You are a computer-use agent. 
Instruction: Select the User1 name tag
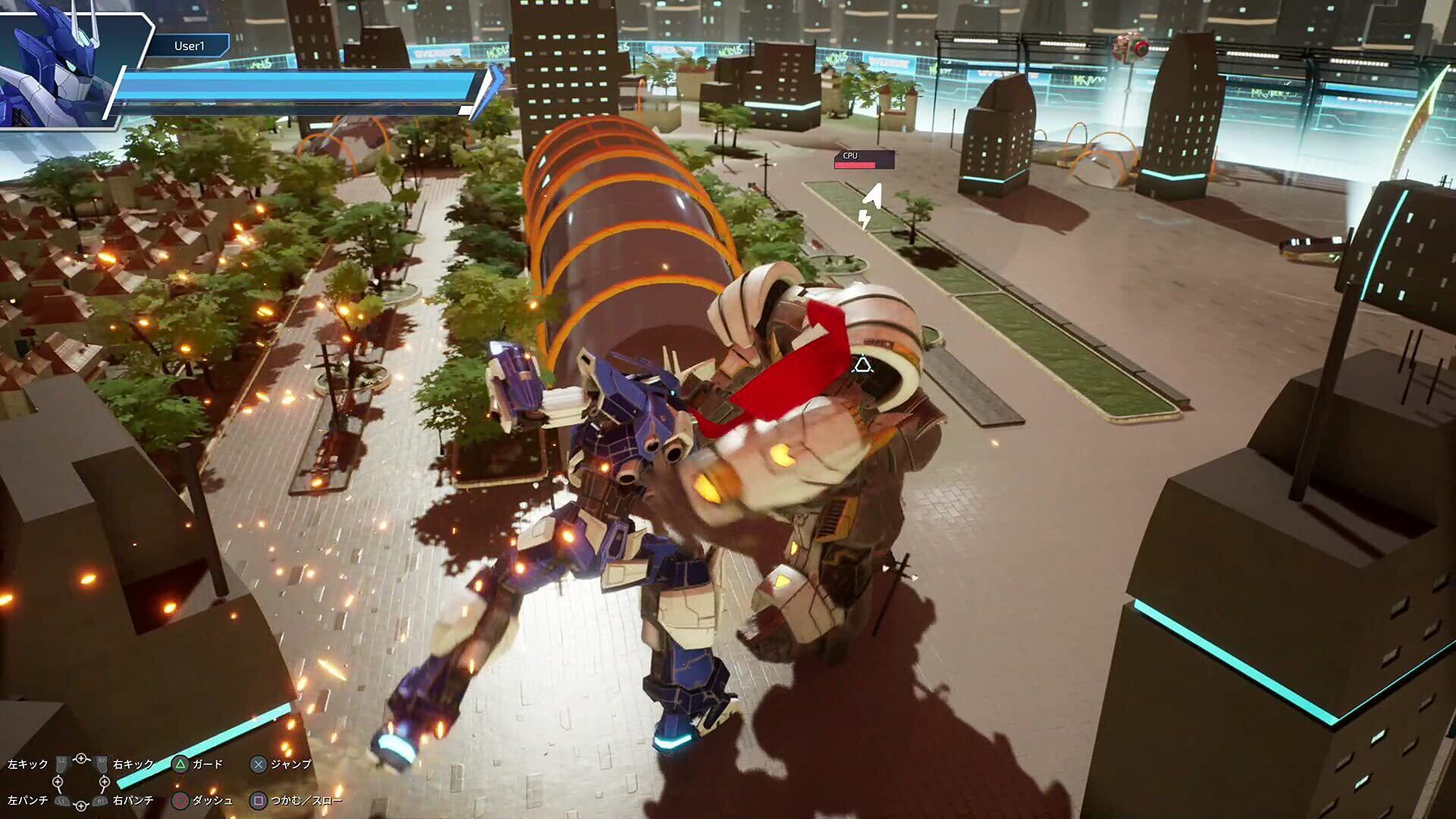point(189,46)
